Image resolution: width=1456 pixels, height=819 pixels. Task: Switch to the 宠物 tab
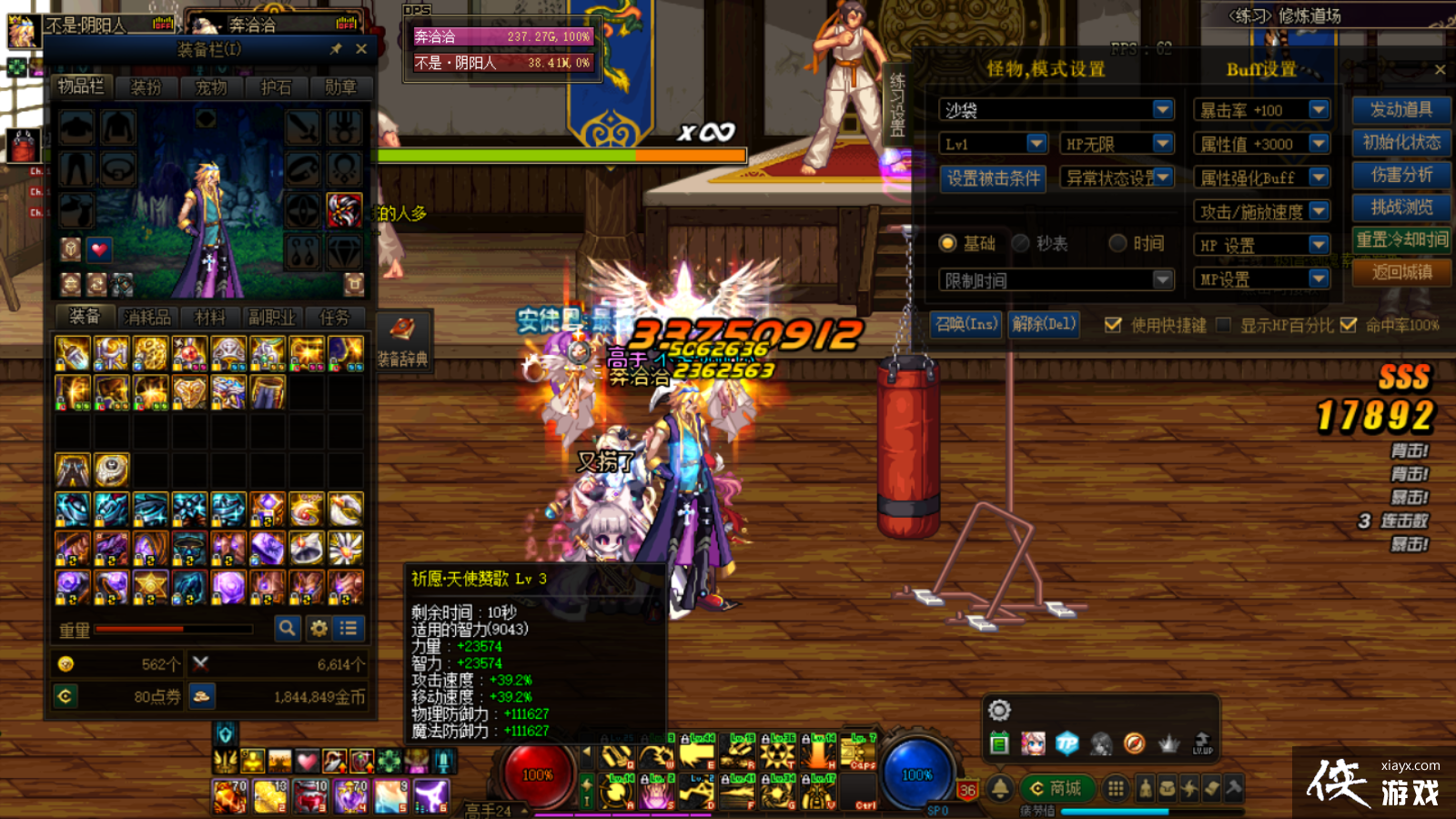click(212, 87)
